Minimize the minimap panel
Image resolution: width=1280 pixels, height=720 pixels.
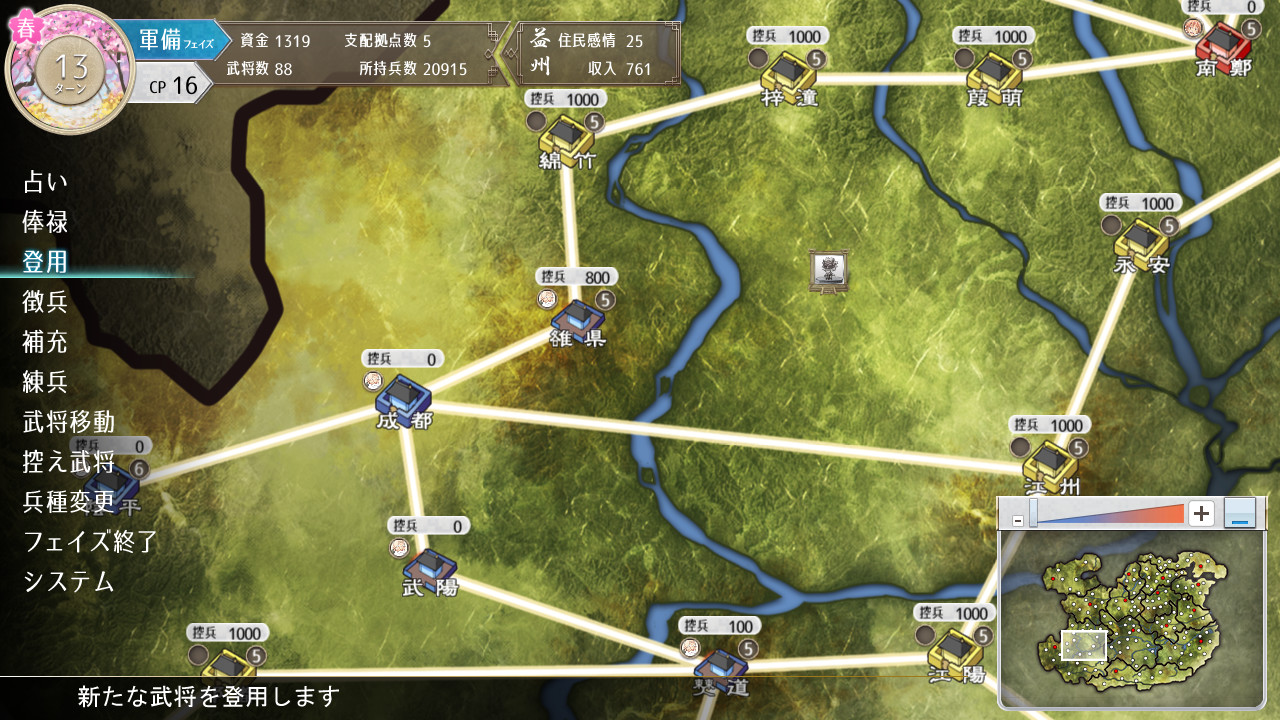pyautogui.click(x=1239, y=514)
